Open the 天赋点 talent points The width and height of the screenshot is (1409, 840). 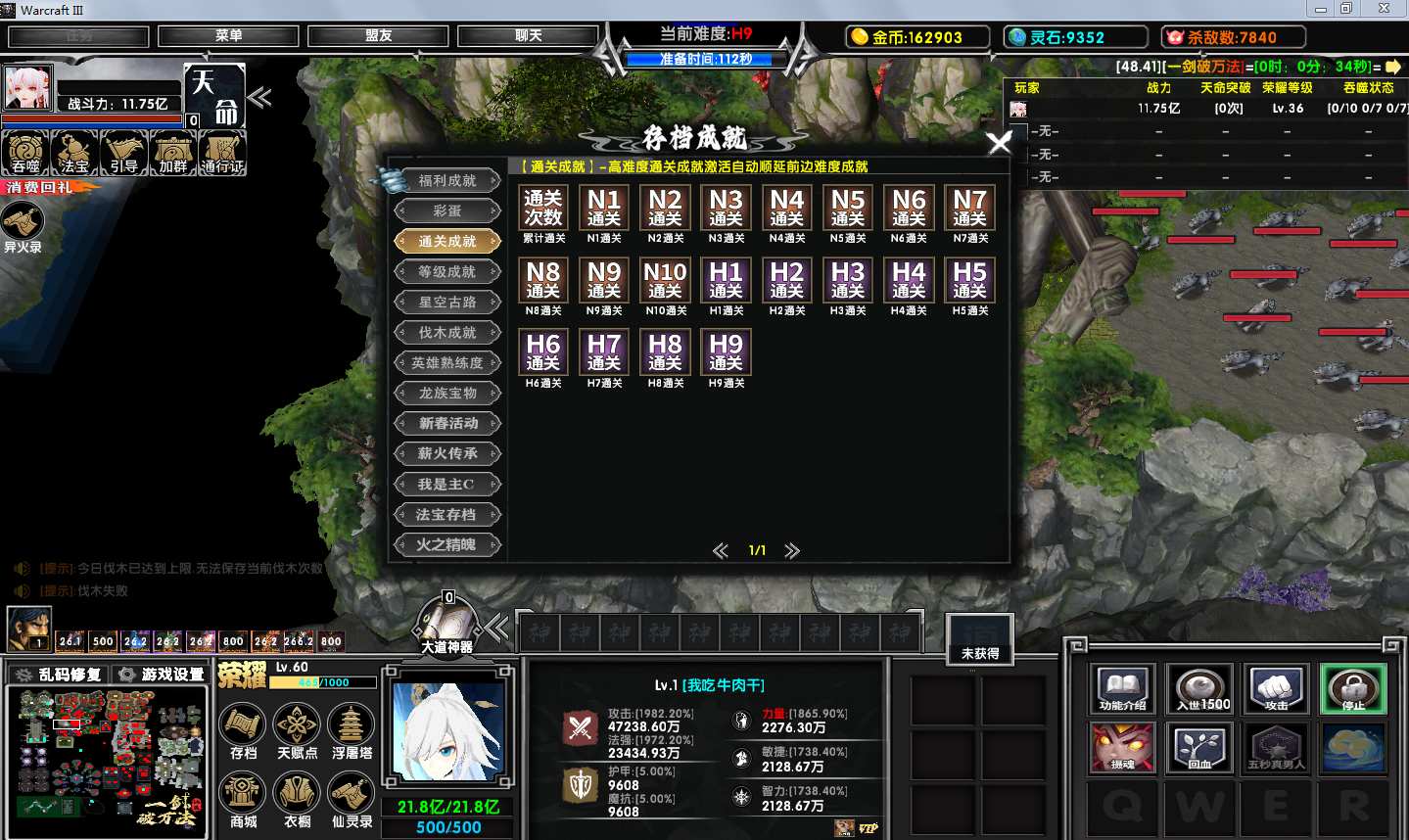[x=297, y=730]
